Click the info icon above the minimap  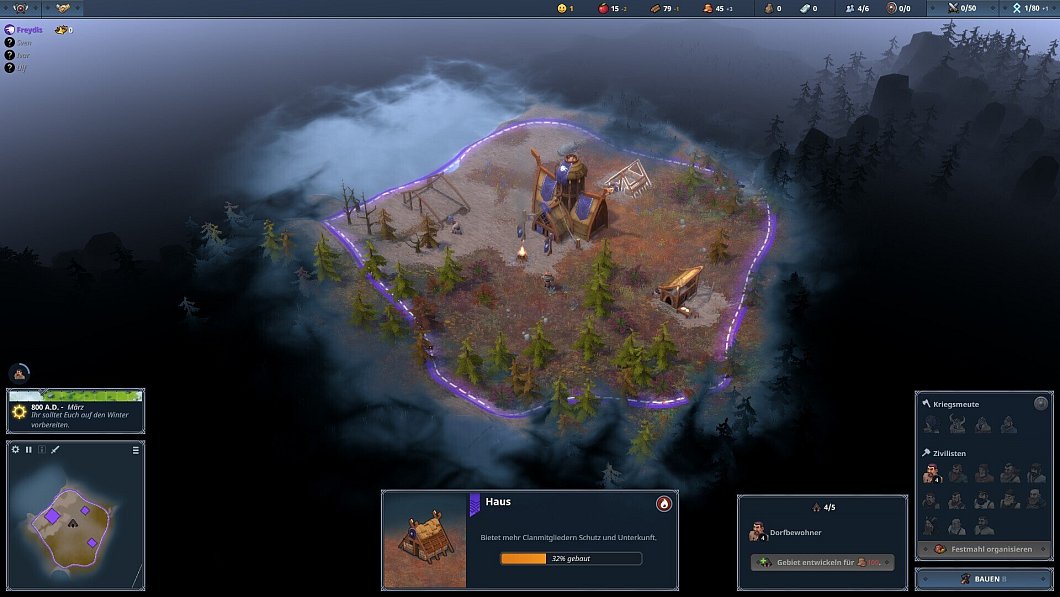[42, 450]
